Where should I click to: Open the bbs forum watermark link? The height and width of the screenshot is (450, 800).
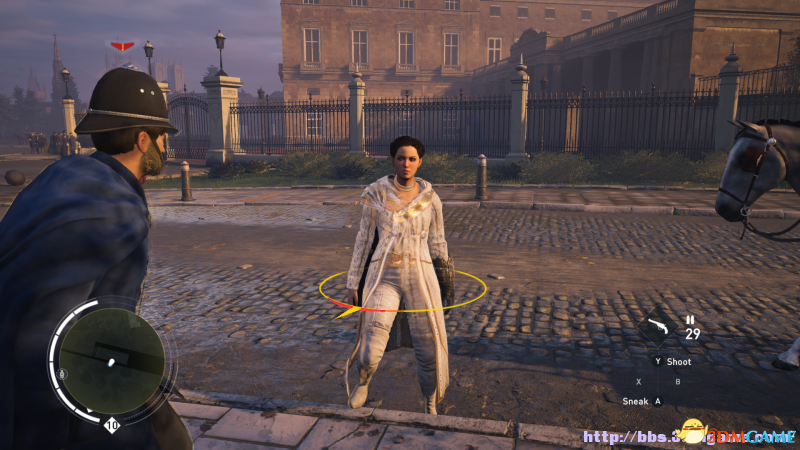[688, 436]
